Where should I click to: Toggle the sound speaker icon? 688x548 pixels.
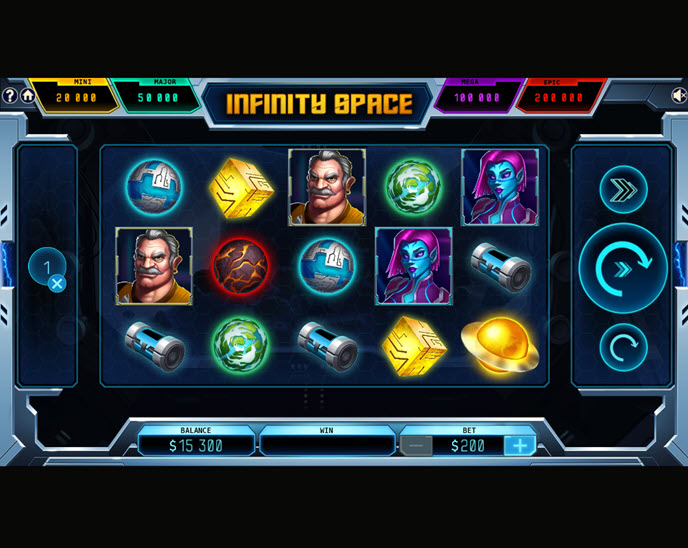(x=679, y=96)
